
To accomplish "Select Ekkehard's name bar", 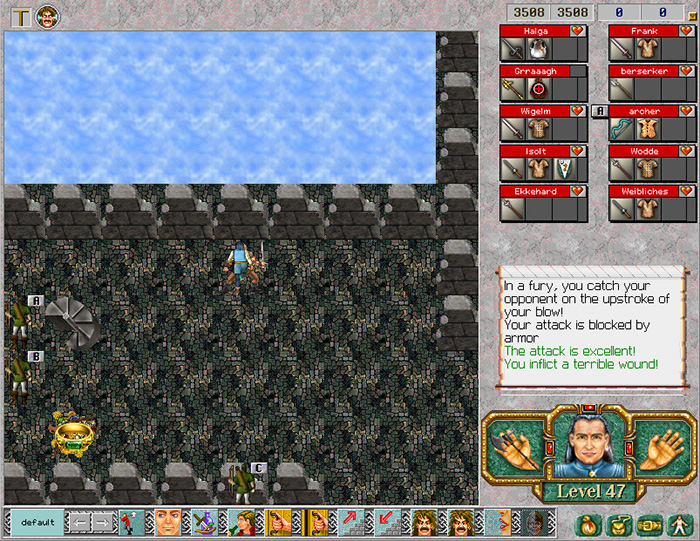I will 534,190.
